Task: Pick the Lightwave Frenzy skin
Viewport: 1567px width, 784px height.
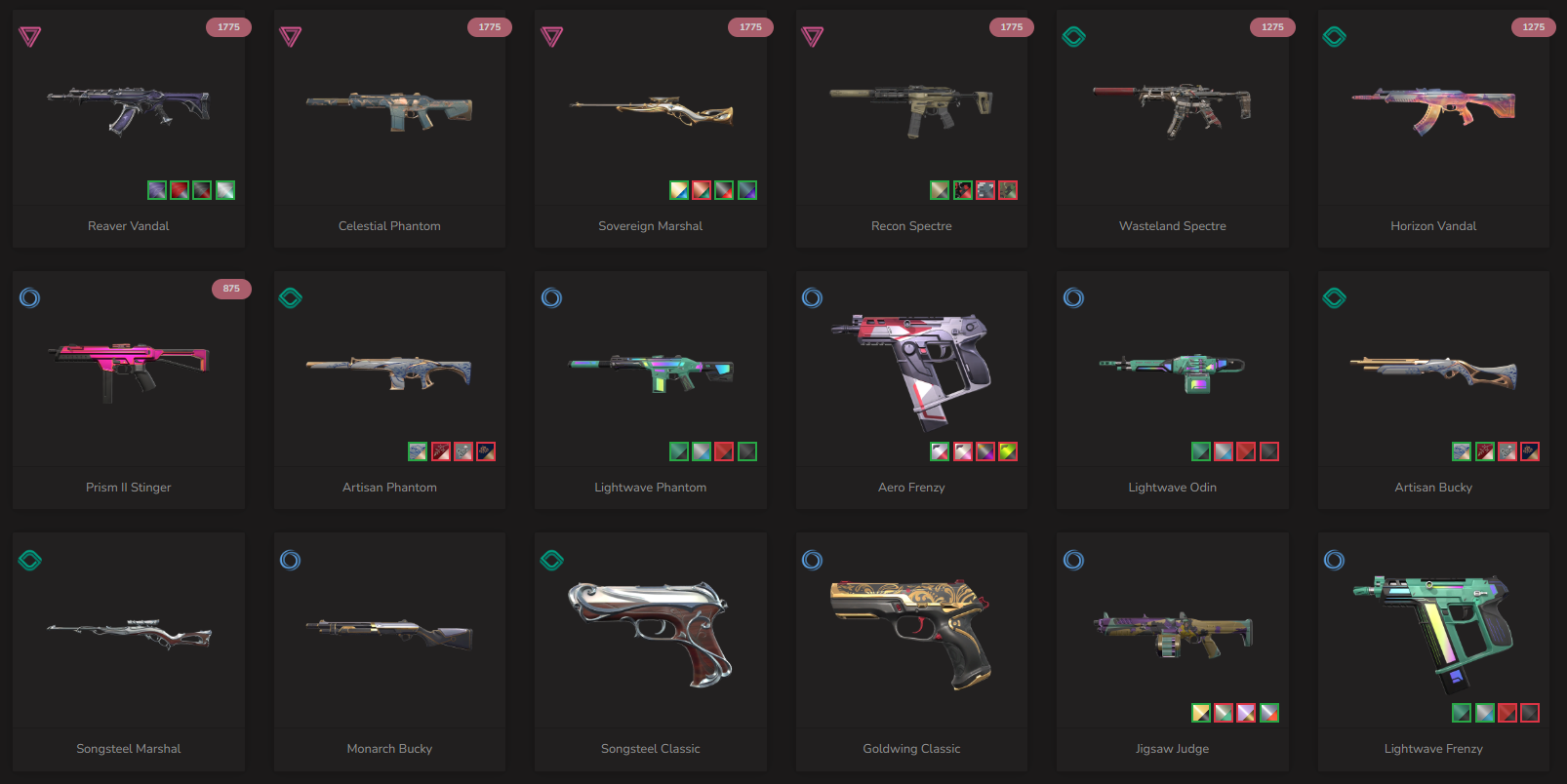Action: [x=1433, y=634]
